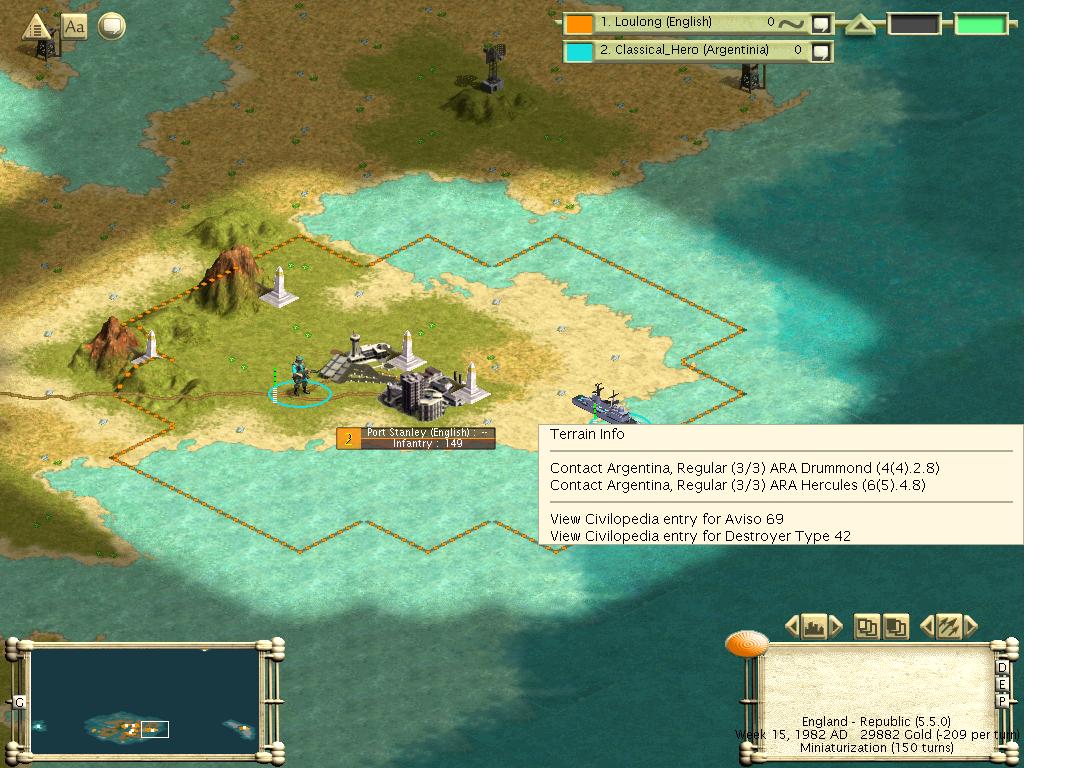View Civilopedia entry for Aviso 69
This screenshot has height=768, width=1068.
pos(666,519)
